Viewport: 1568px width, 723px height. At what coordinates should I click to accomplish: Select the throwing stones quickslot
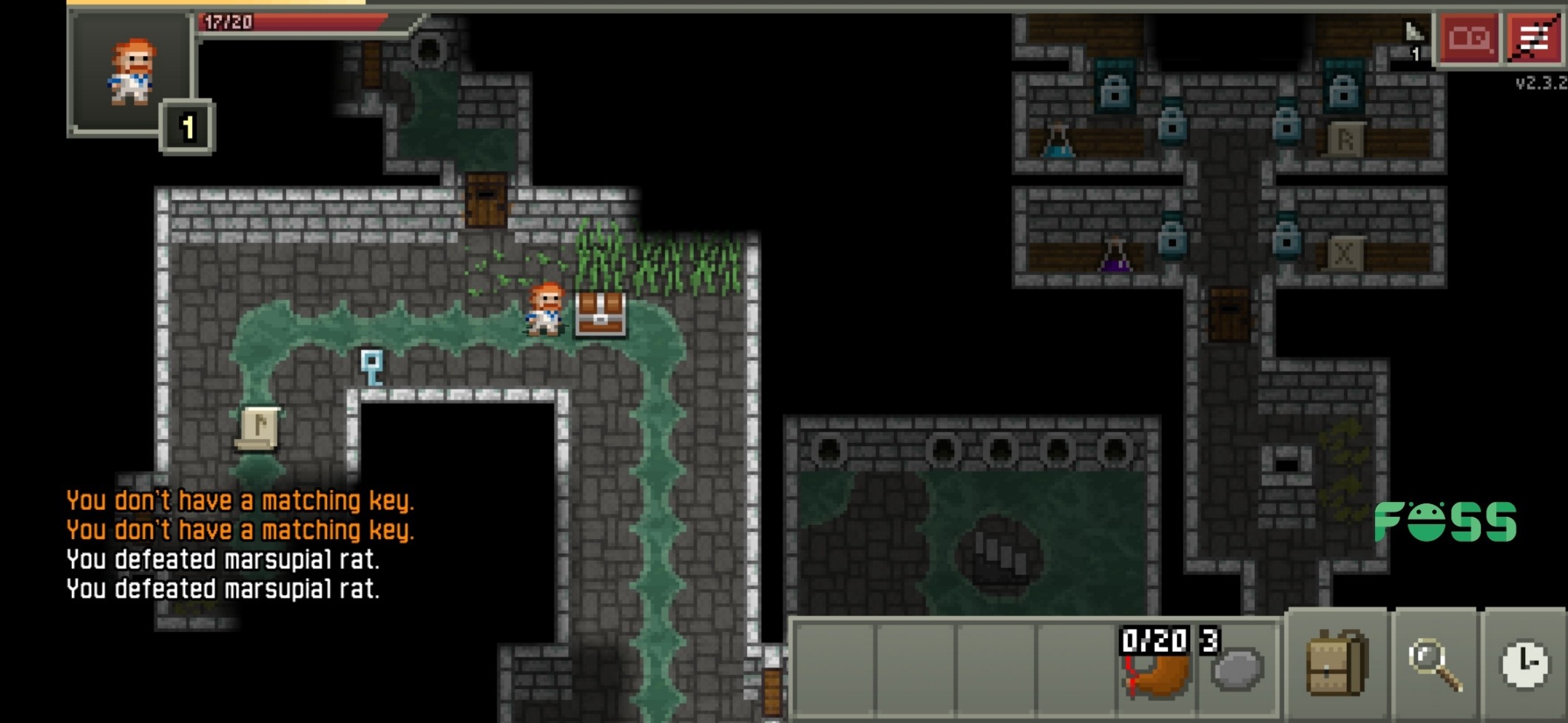point(1237,666)
